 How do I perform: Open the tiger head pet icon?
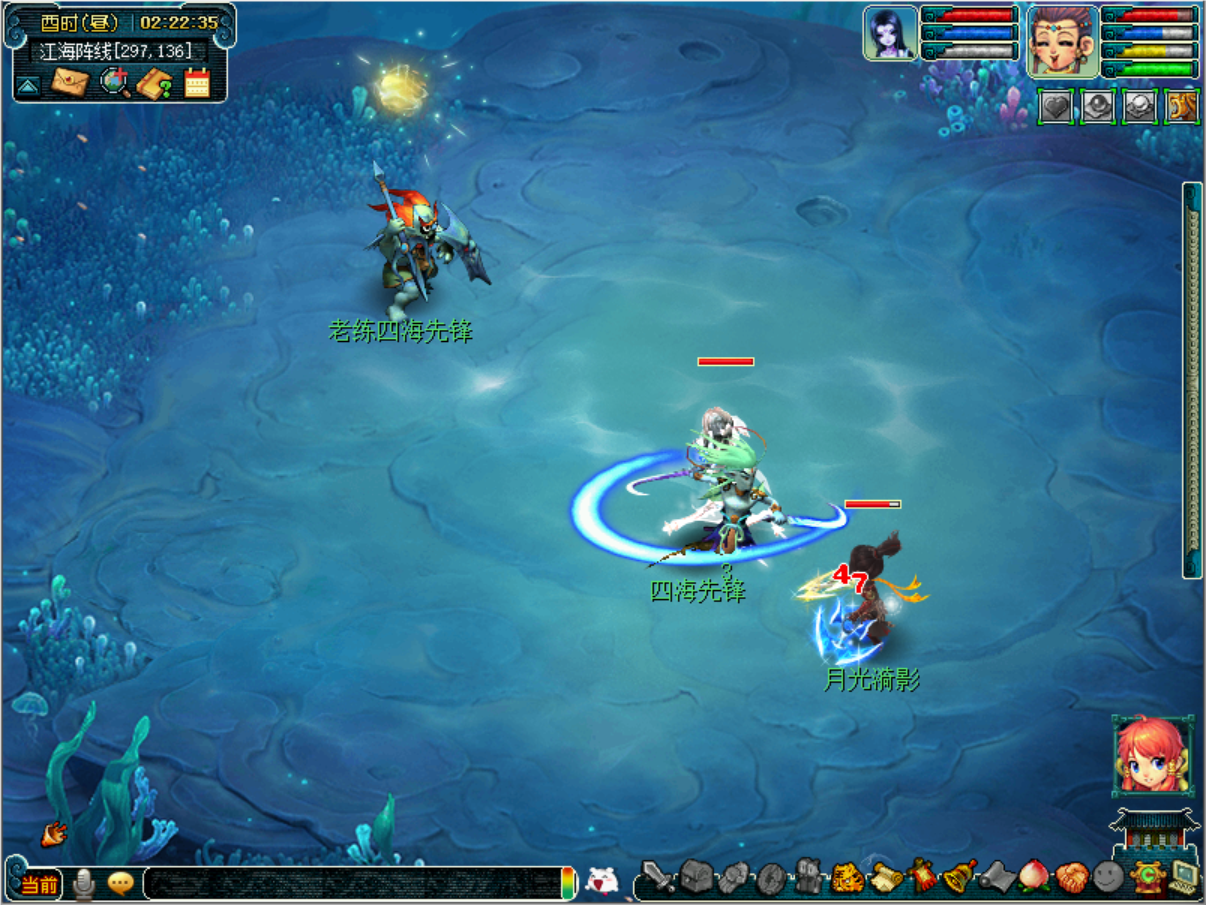point(848,878)
